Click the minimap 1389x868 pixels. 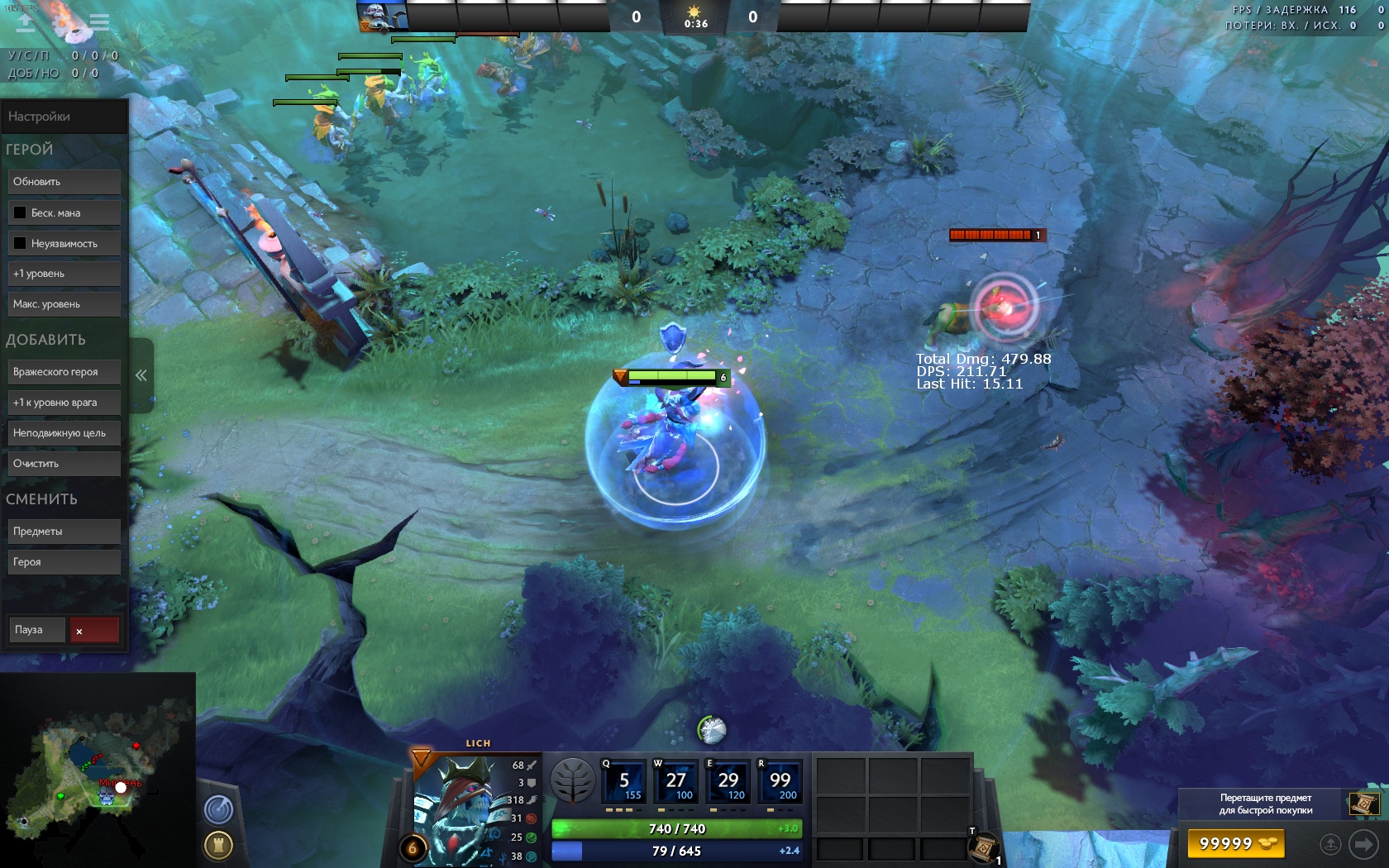coord(98,770)
